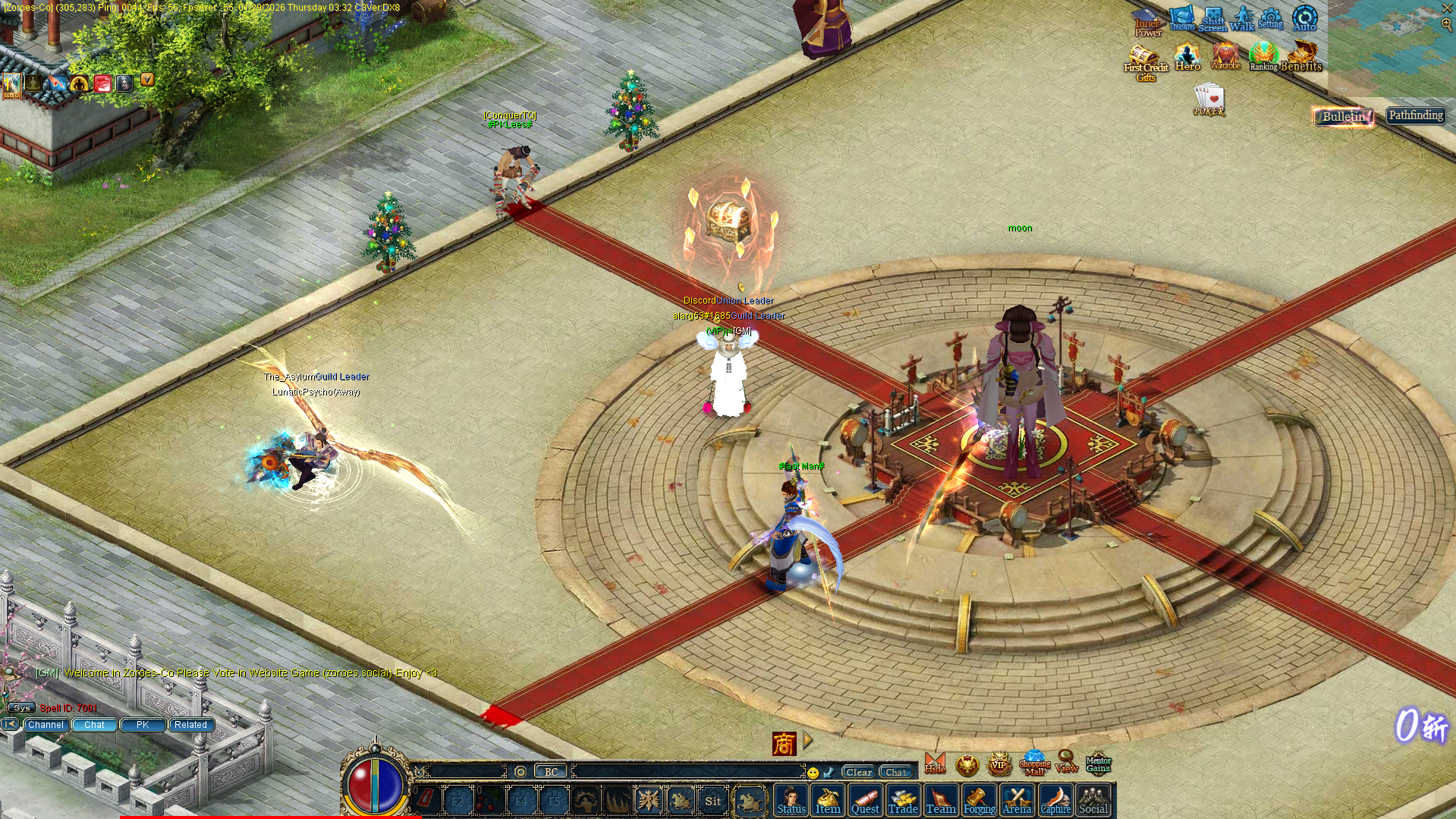Open the Channel chat tab
This screenshot has width=1456, height=819.
(x=46, y=725)
